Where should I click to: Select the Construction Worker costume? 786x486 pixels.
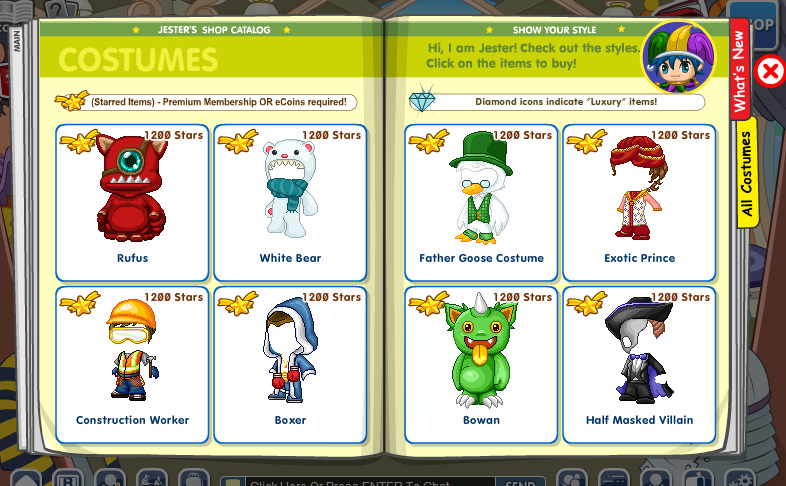132,364
